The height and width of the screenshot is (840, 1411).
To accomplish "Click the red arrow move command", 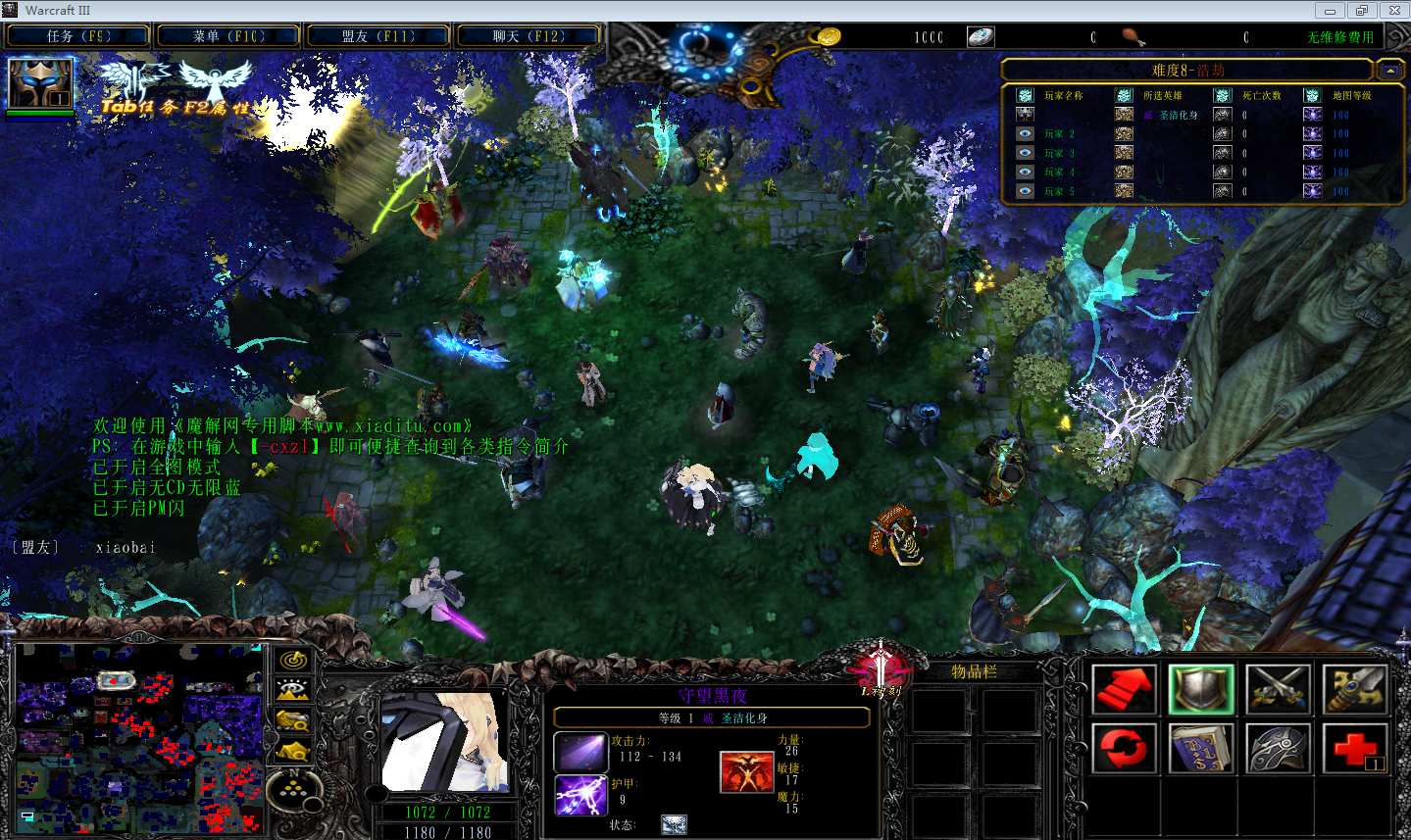I will tap(1124, 688).
